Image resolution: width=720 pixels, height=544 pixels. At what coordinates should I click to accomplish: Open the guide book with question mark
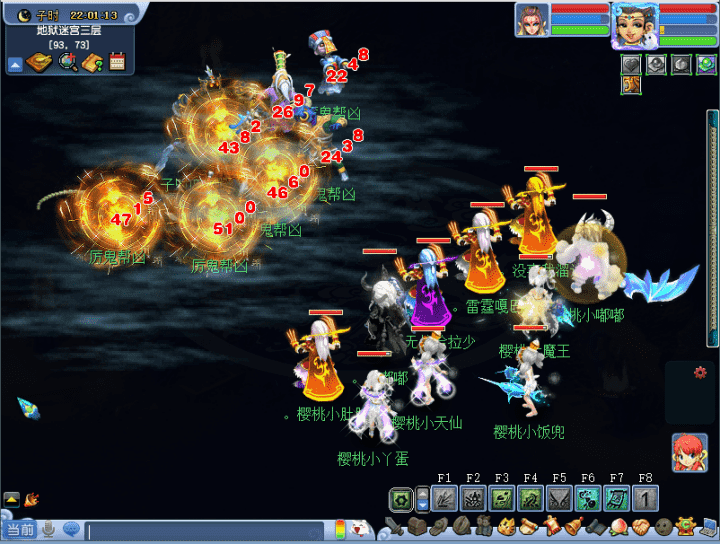(93, 63)
